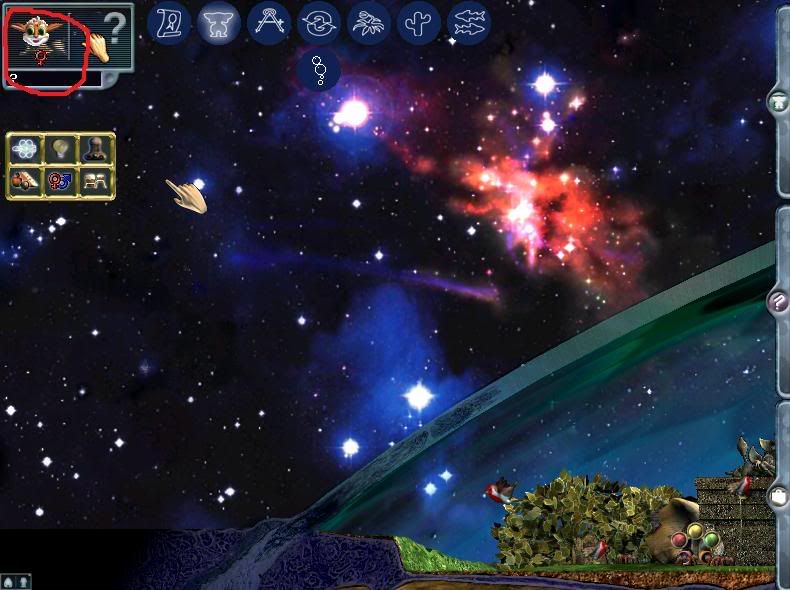The height and width of the screenshot is (590, 790).
Task: Go to the desert cactus icon
Action: click(419, 22)
